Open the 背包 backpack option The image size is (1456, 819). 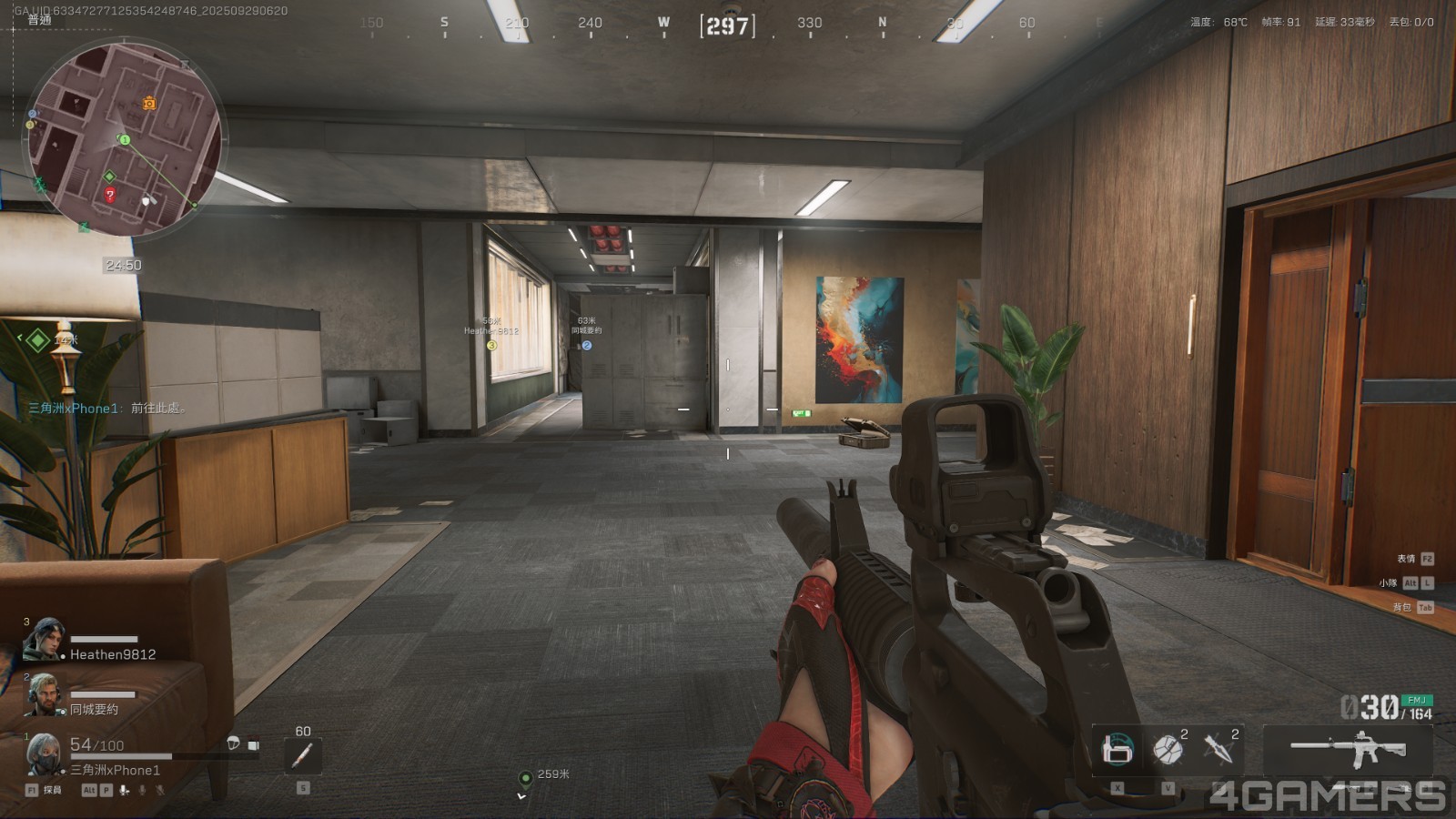pos(1402,607)
